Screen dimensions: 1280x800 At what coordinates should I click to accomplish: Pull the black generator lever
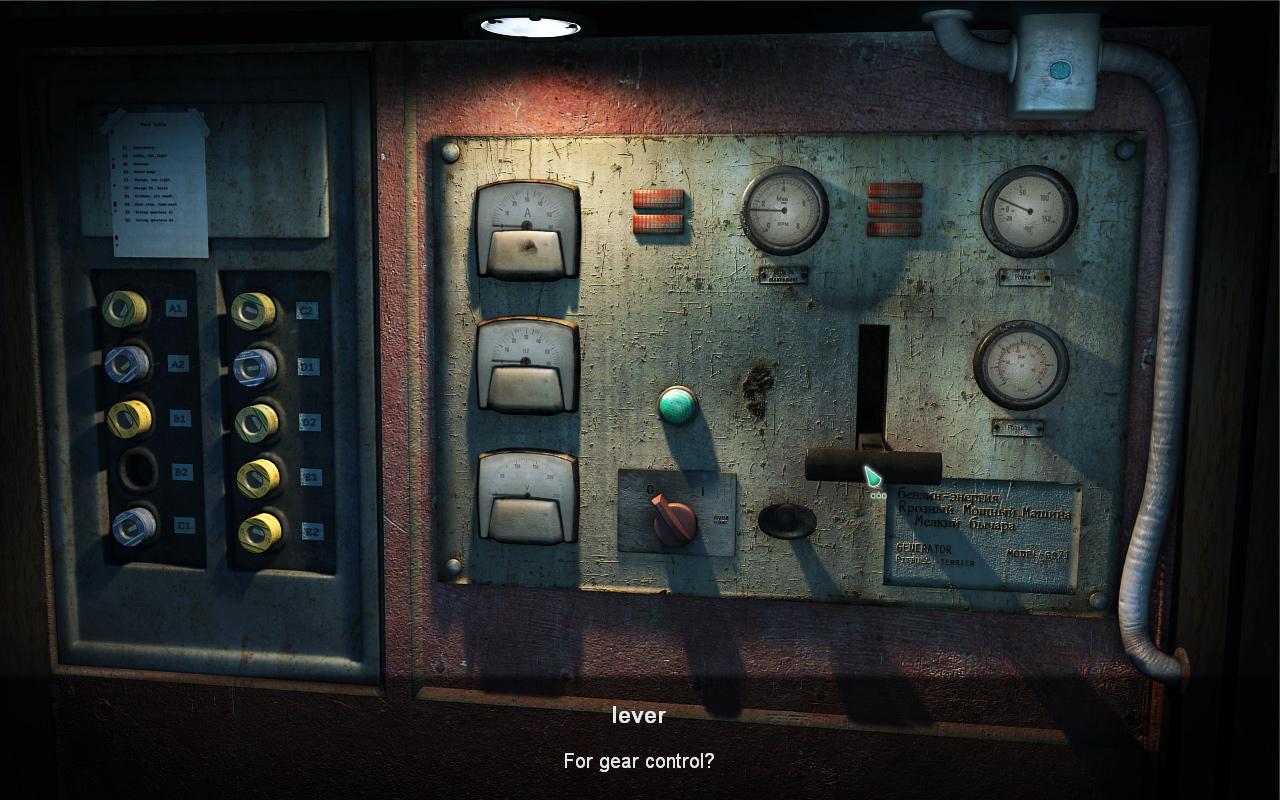(x=873, y=466)
